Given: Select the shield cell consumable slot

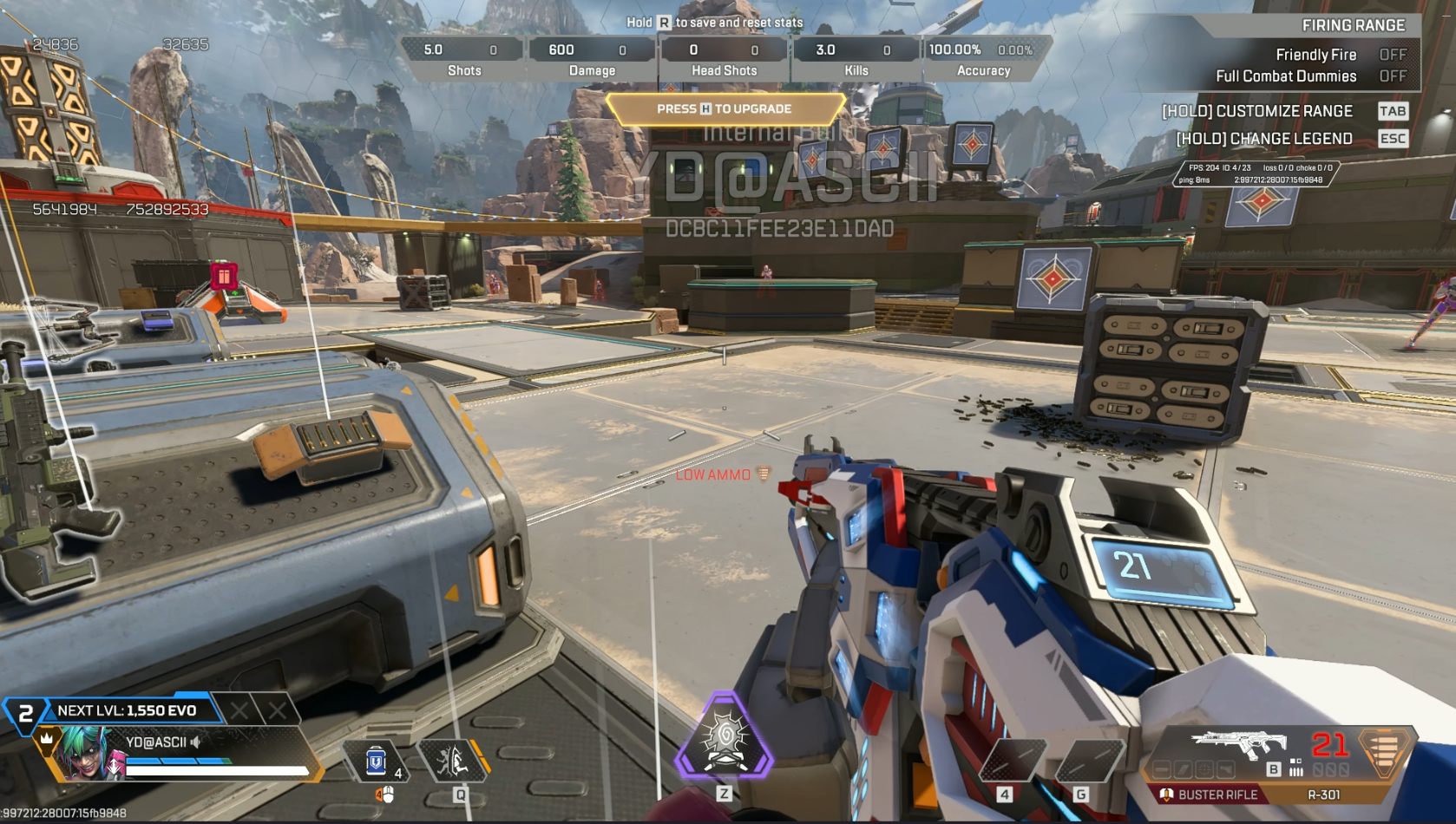Looking at the screenshot, I should [377, 762].
